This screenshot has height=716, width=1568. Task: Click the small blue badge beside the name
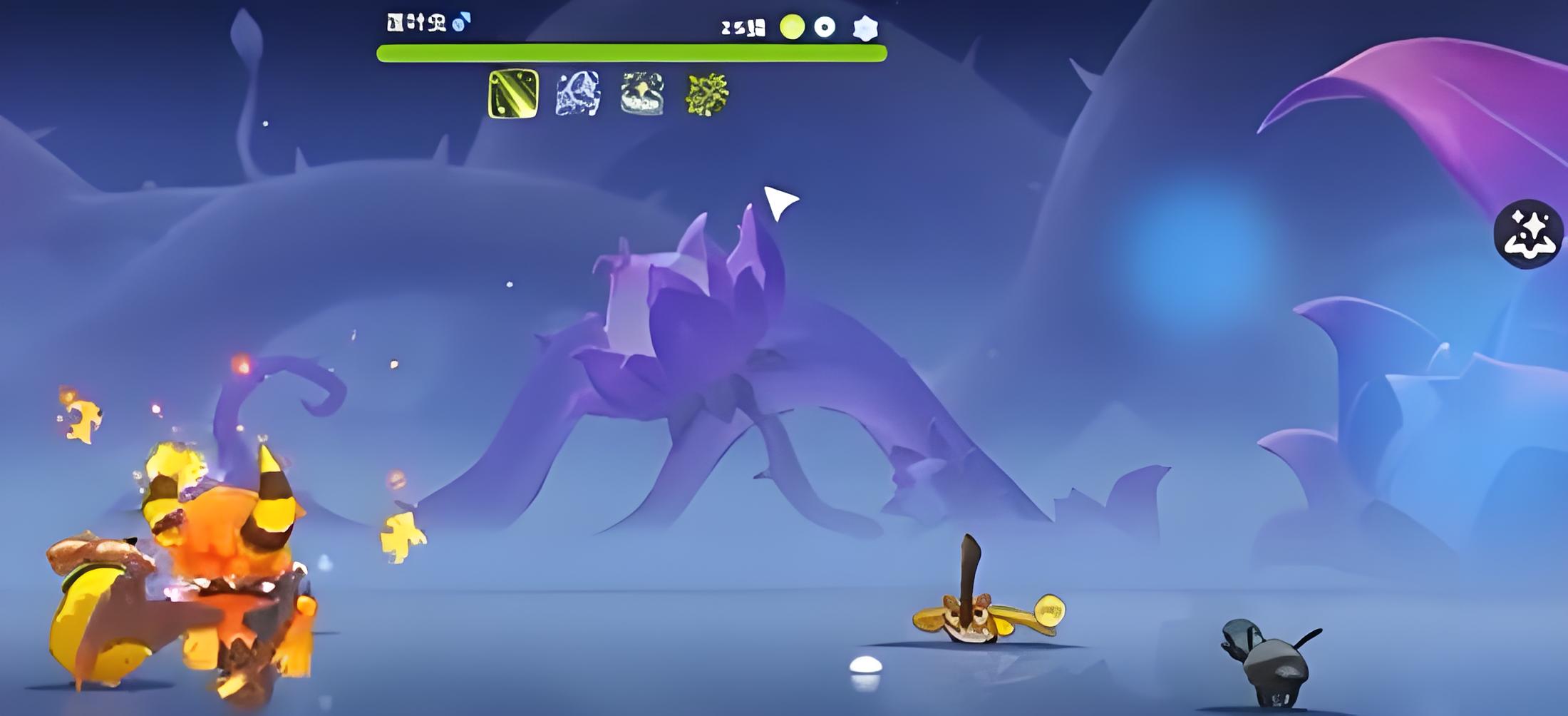(x=461, y=22)
